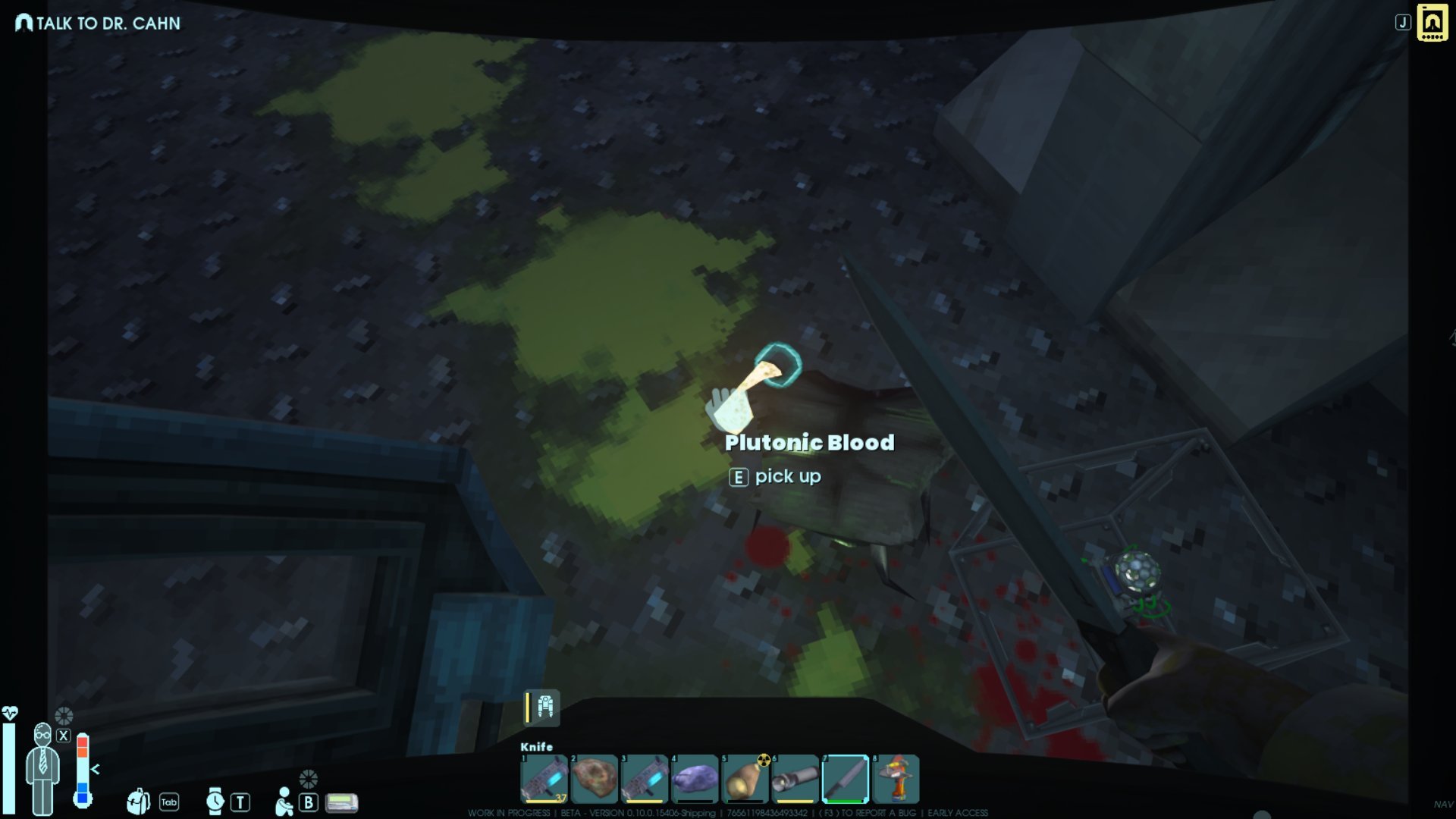Image resolution: width=1456 pixels, height=819 pixels.
Task: Select the hotbar item showing count 37
Action: pyautogui.click(x=544, y=779)
